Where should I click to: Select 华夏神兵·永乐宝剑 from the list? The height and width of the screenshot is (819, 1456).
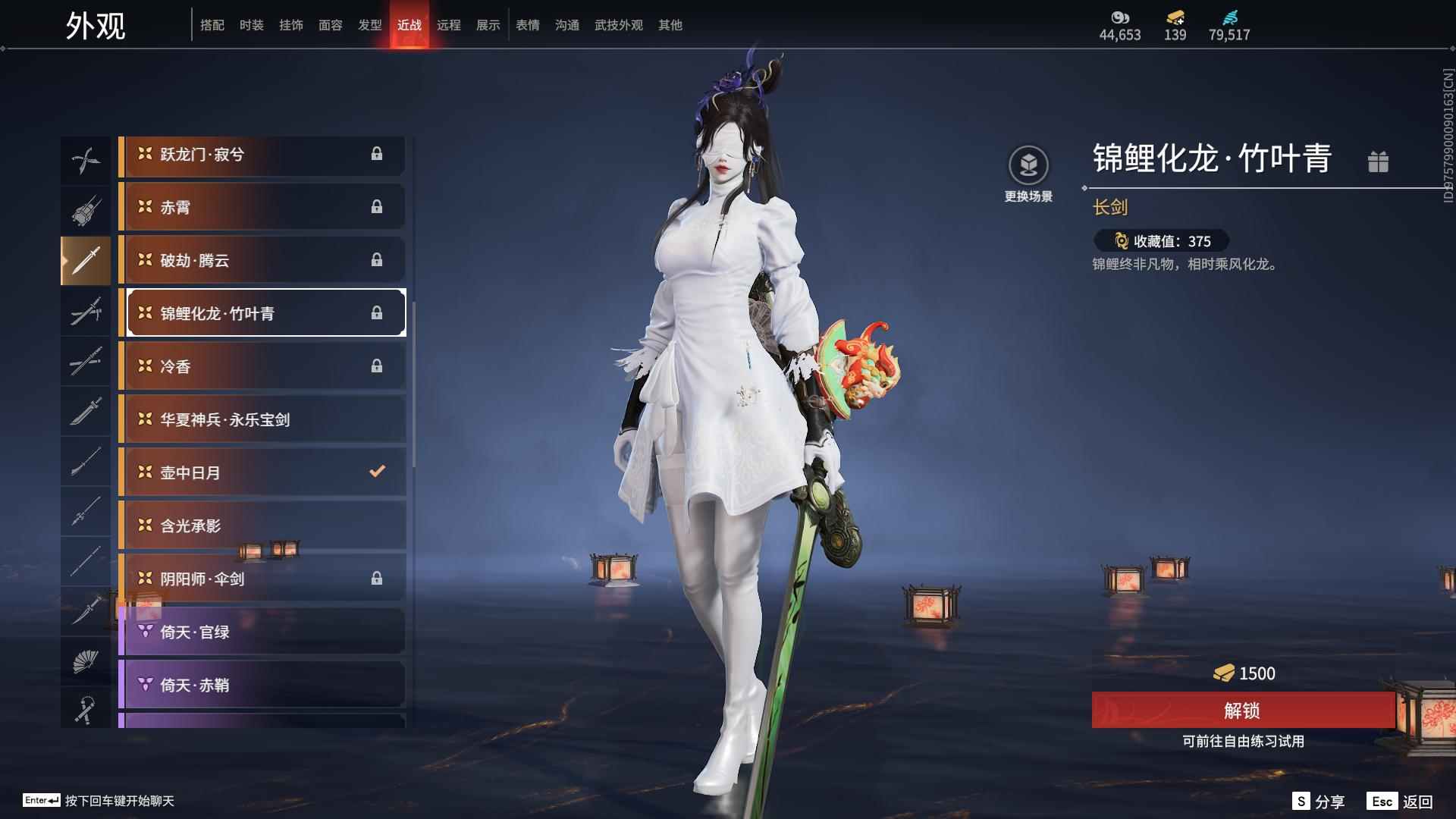tap(262, 419)
